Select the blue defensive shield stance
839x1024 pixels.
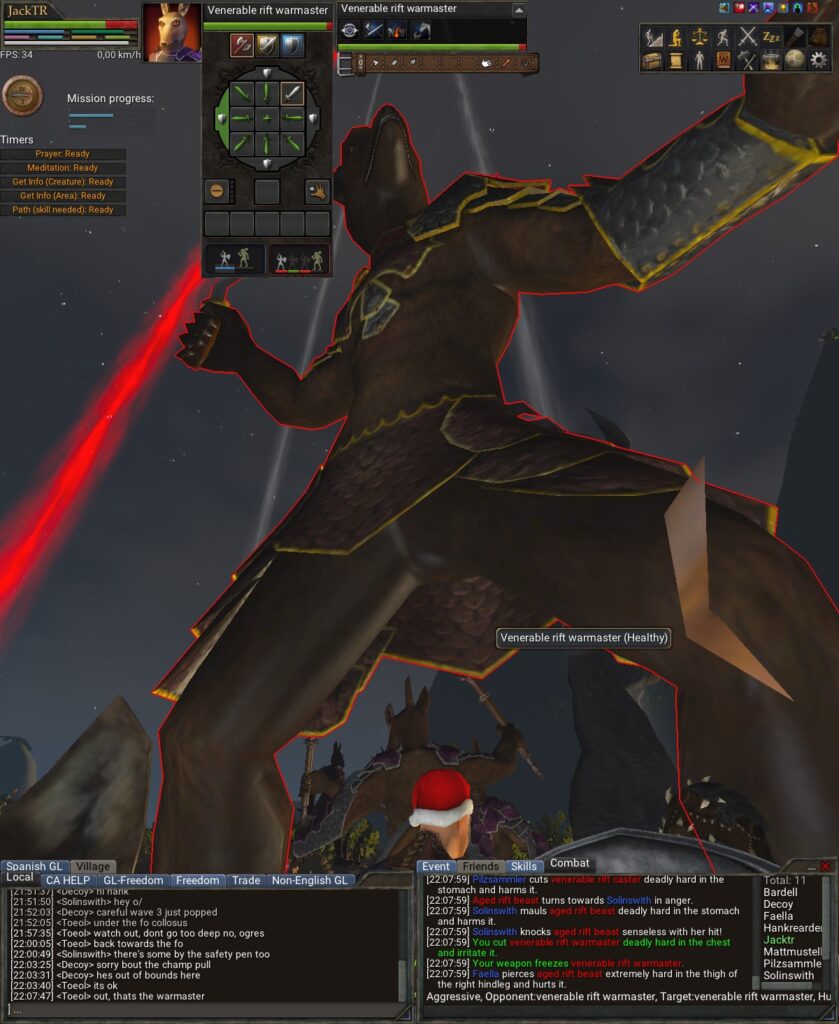pos(292,45)
